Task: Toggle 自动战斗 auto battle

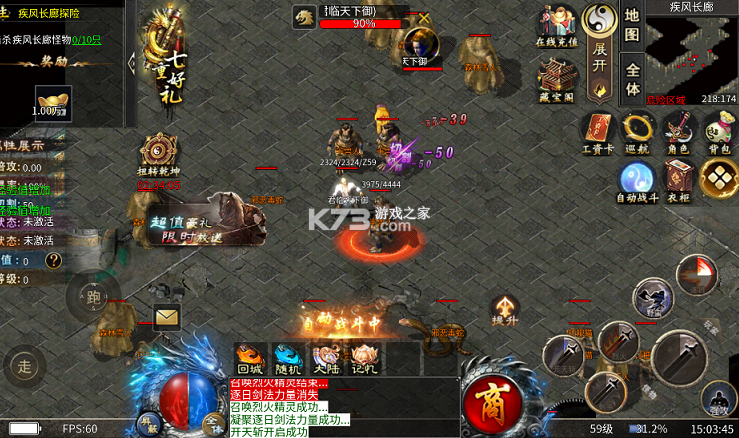Action: 636,181
